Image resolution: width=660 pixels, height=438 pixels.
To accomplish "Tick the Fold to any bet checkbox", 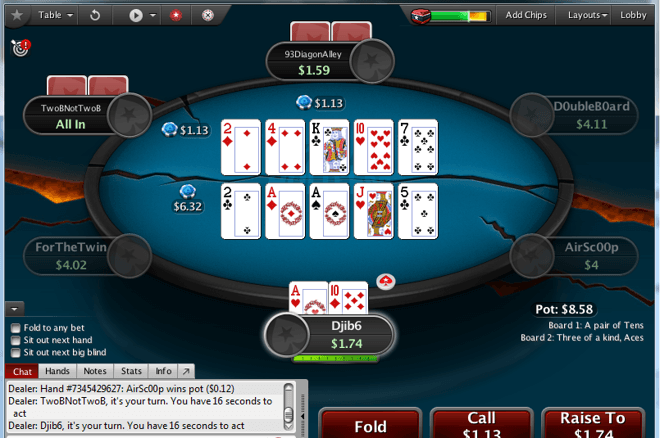I will tap(15, 328).
